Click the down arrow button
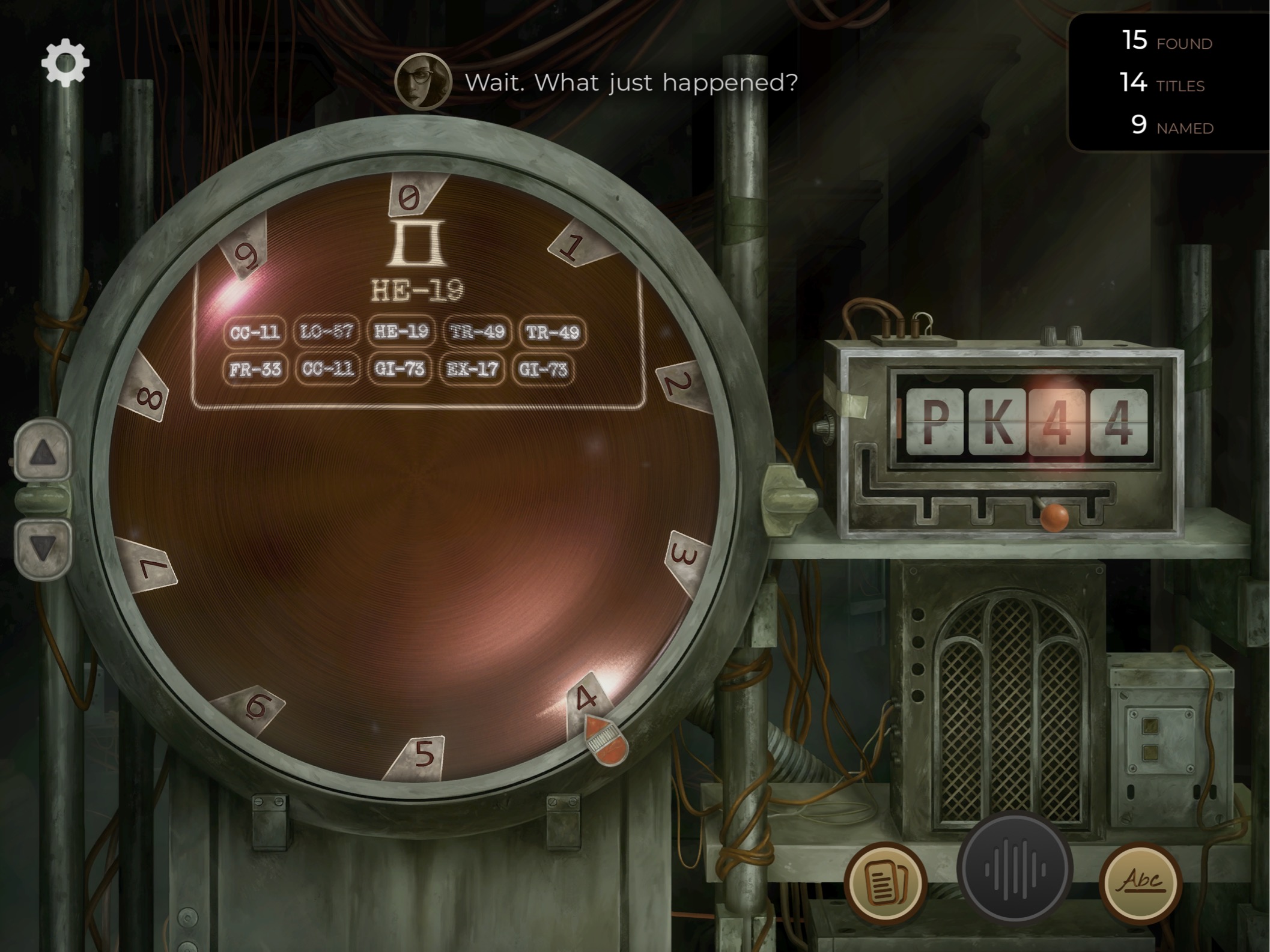1270x952 pixels. click(x=43, y=548)
